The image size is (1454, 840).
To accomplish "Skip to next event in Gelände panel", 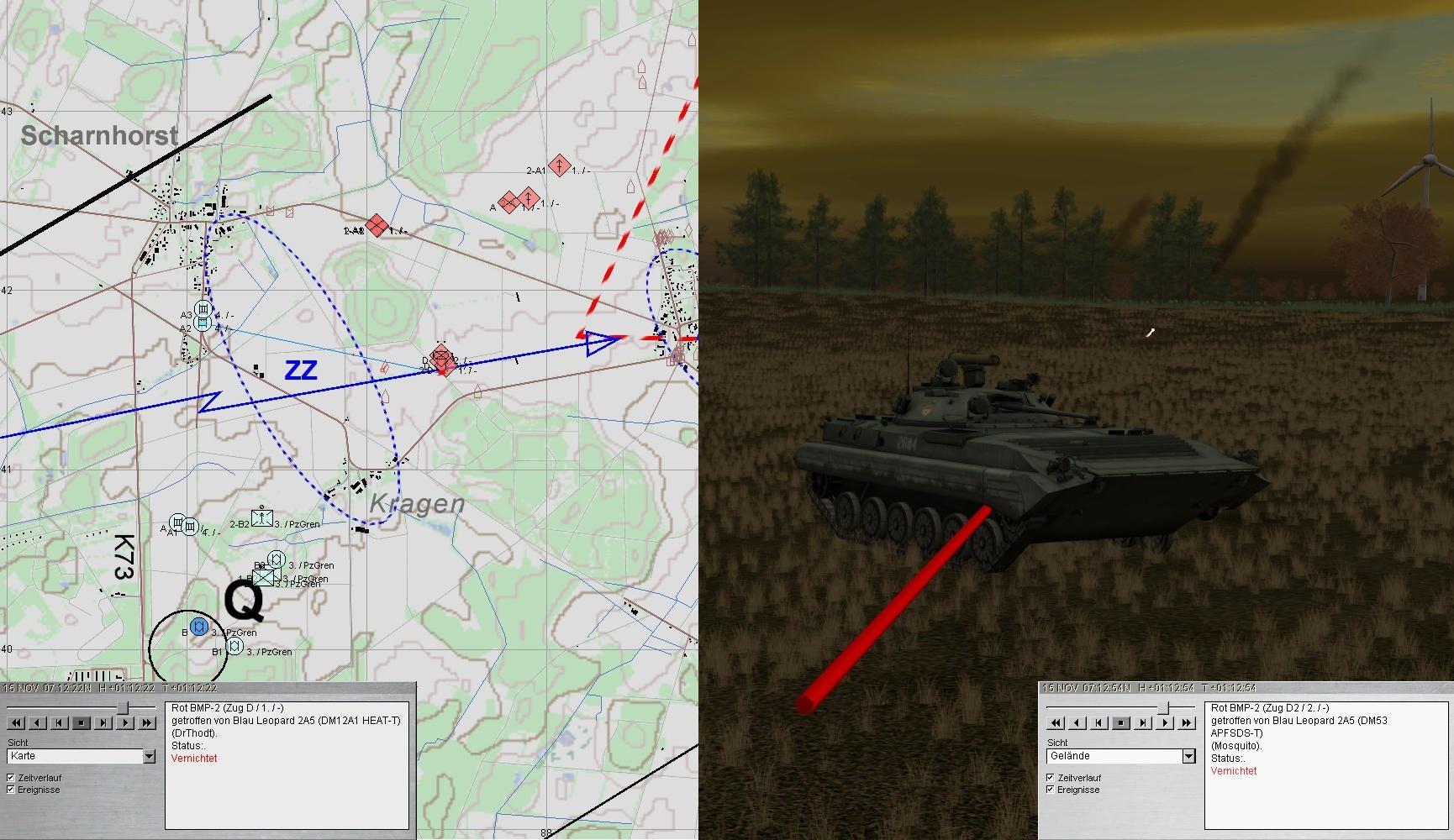I will [1143, 722].
